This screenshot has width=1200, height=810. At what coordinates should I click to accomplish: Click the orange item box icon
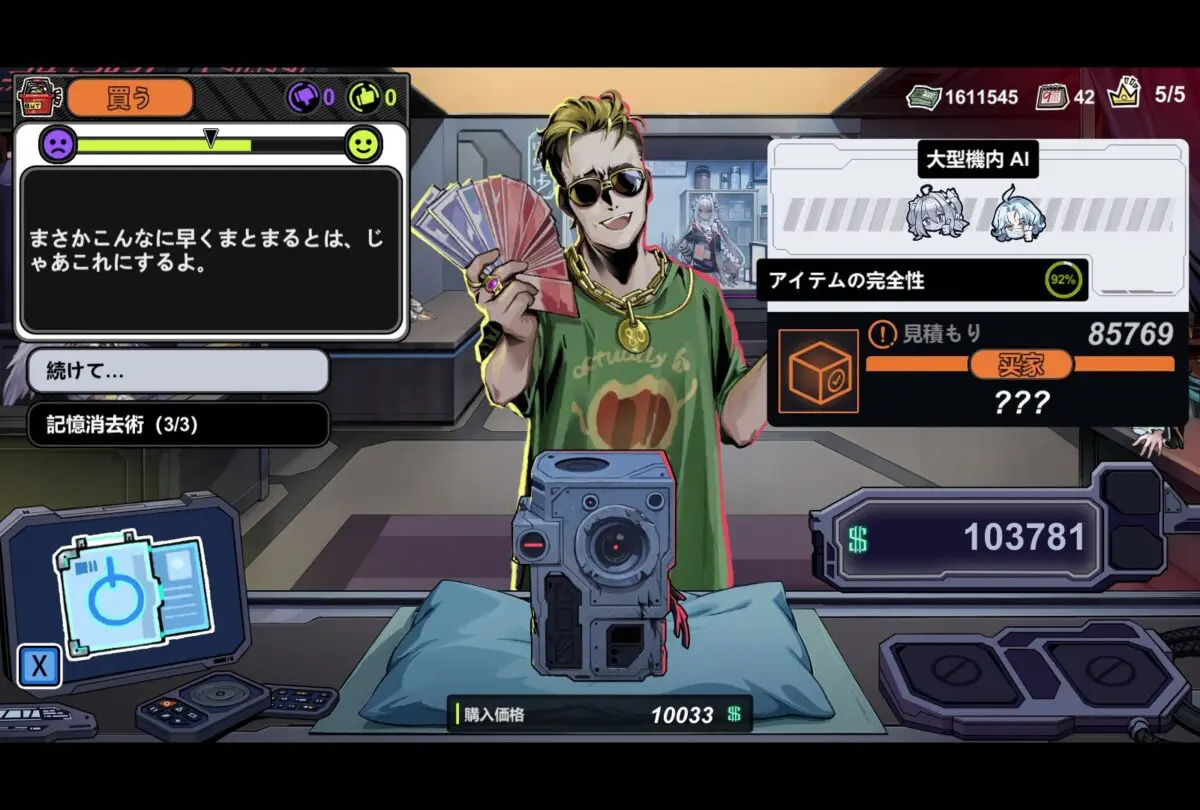coord(818,372)
